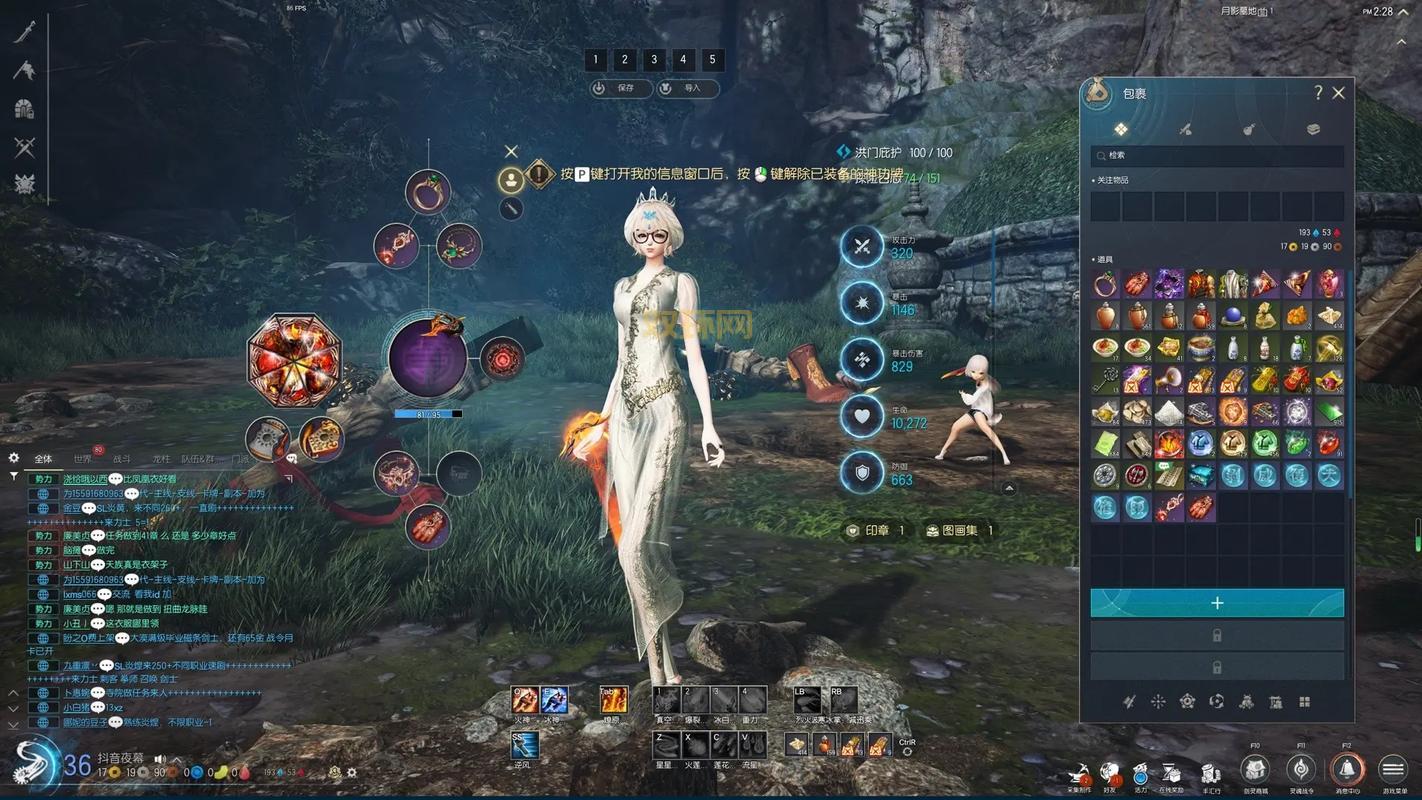Open the 好友 friends icon
The height and width of the screenshot is (800, 1422).
(x=1110, y=772)
